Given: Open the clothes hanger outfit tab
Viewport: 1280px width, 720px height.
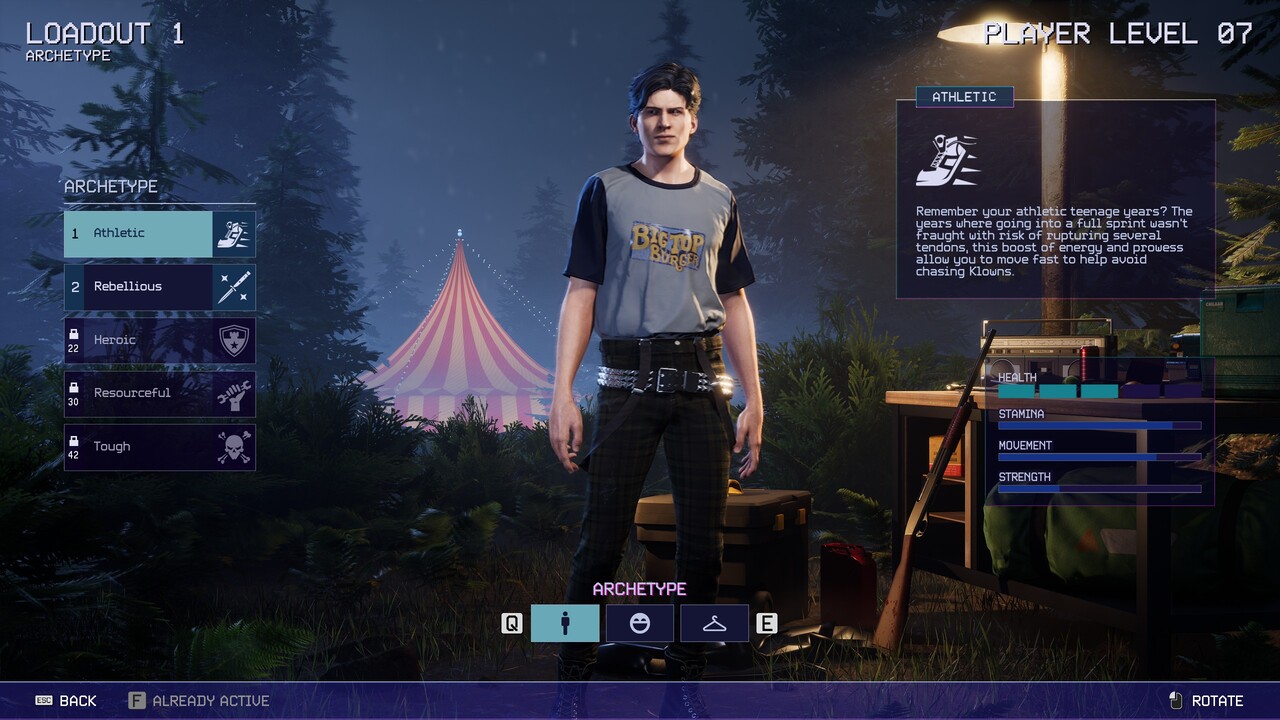Looking at the screenshot, I should (x=714, y=623).
